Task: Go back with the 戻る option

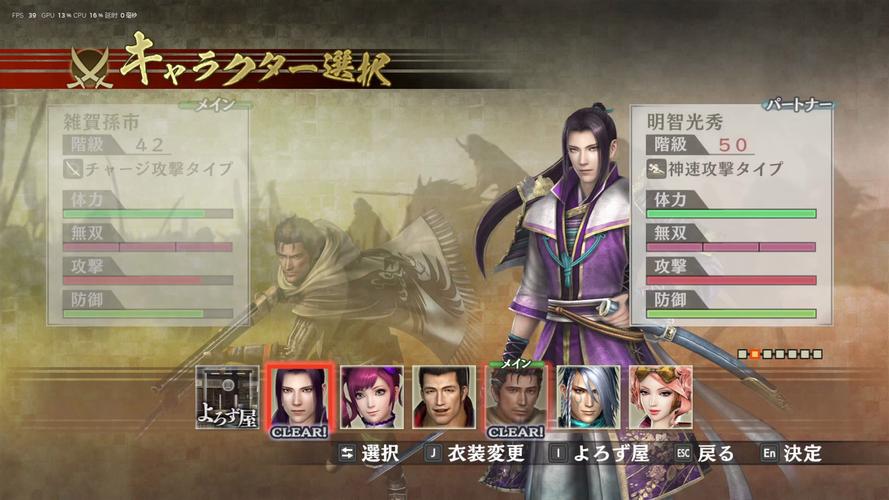Action: (x=703, y=453)
